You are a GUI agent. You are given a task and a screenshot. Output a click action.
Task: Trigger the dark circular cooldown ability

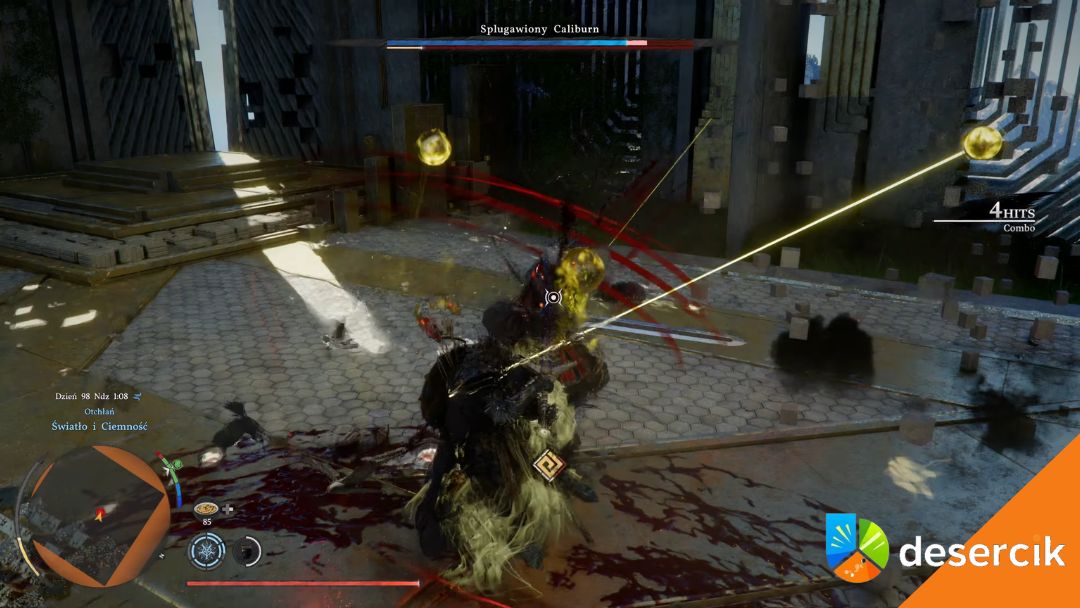[x=247, y=550]
